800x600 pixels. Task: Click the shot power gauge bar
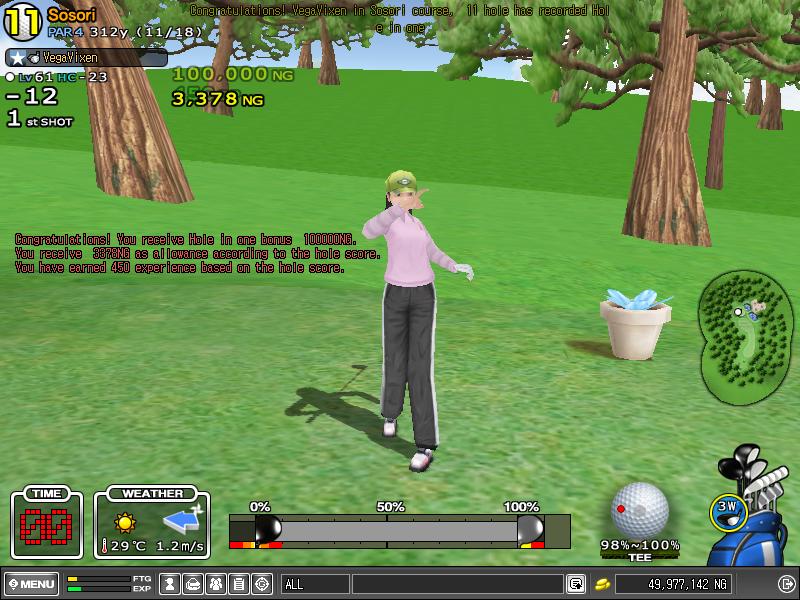click(400, 529)
